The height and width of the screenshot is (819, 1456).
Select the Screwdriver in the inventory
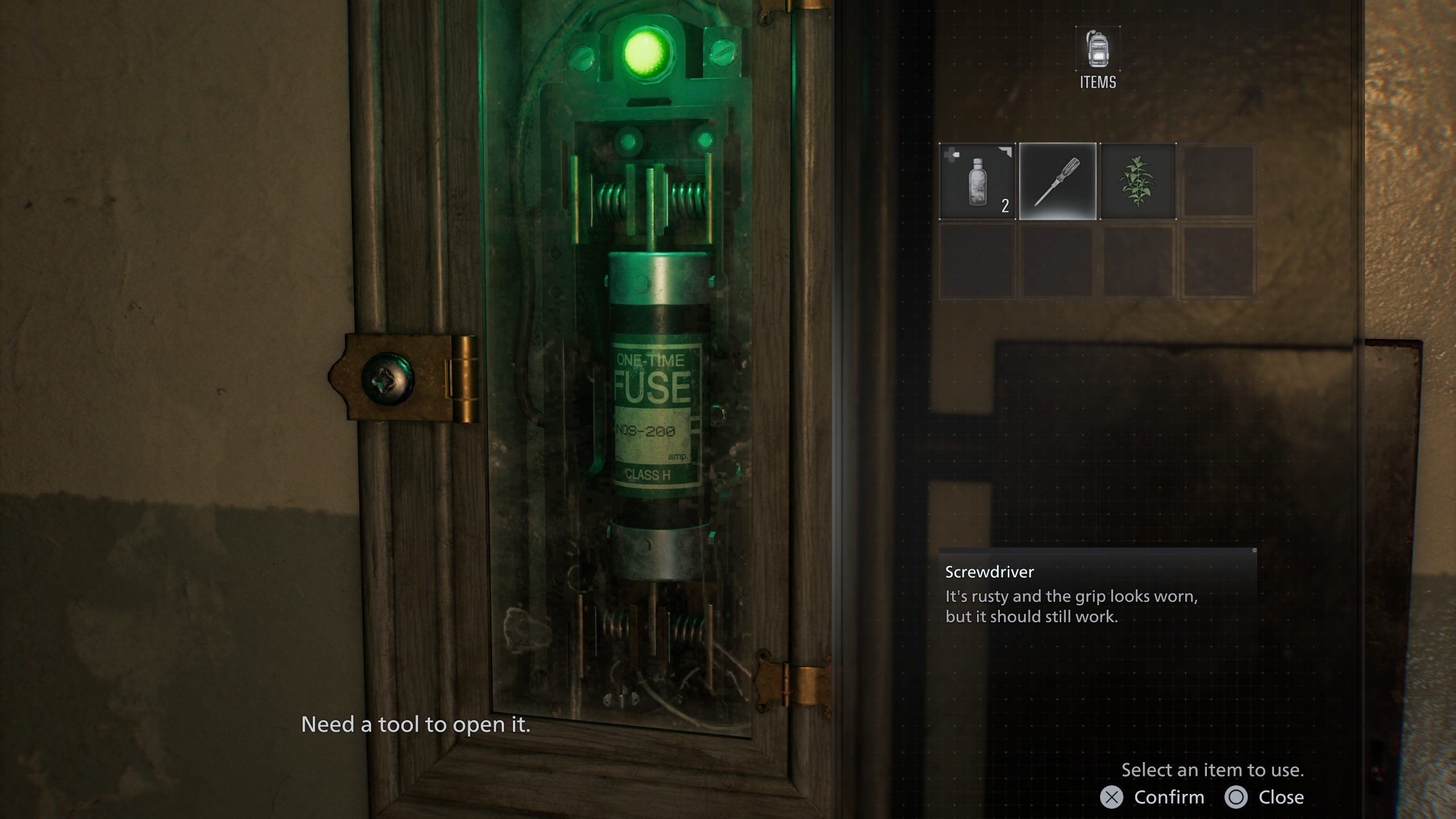pyautogui.click(x=1057, y=182)
